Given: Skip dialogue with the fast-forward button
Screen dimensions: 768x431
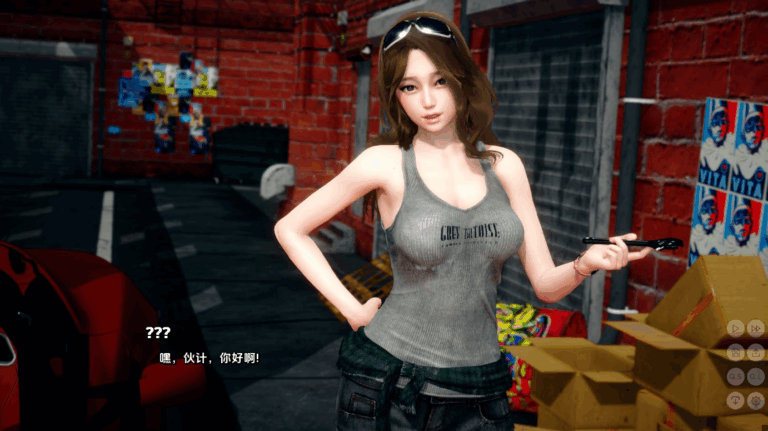Looking at the screenshot, I should pyautogui.click(x=756, y=328).
